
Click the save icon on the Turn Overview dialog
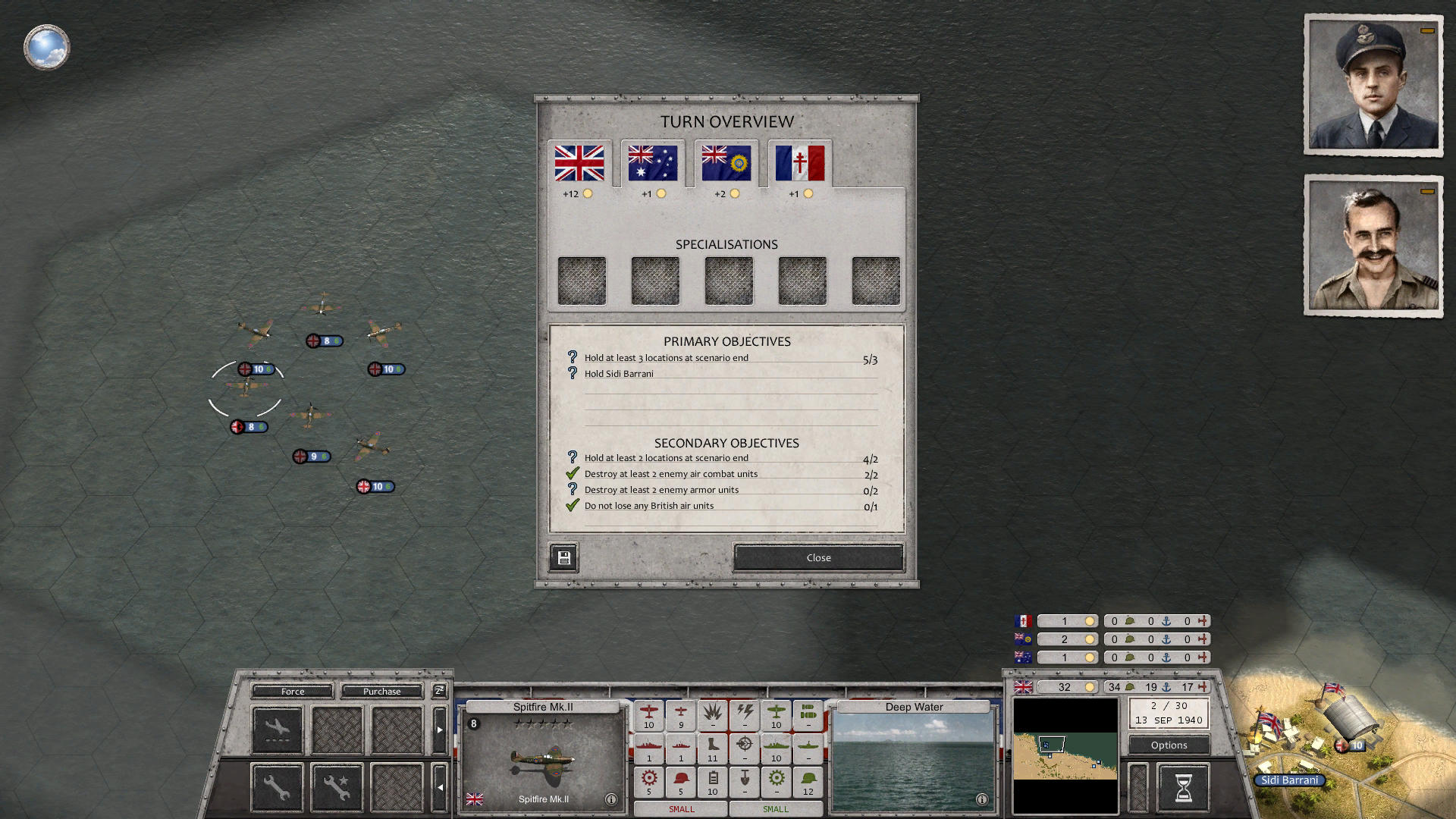click(563, 557)
